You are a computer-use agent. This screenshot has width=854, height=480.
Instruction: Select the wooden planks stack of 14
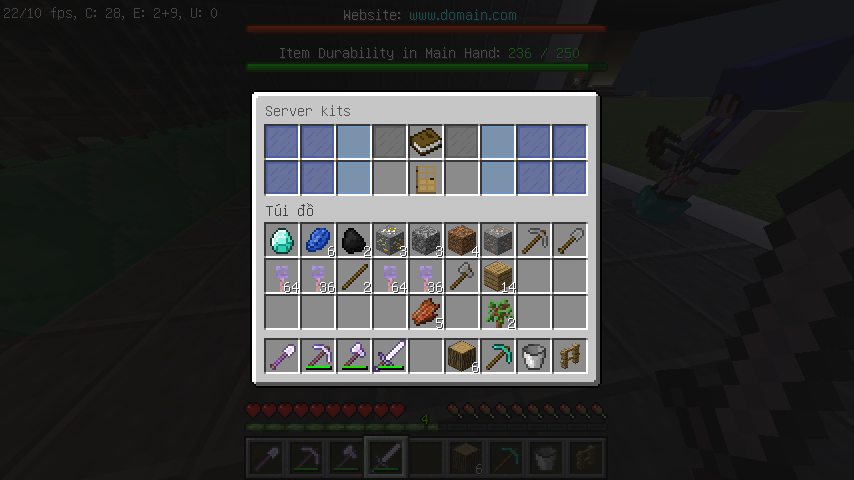click(498, 276)
